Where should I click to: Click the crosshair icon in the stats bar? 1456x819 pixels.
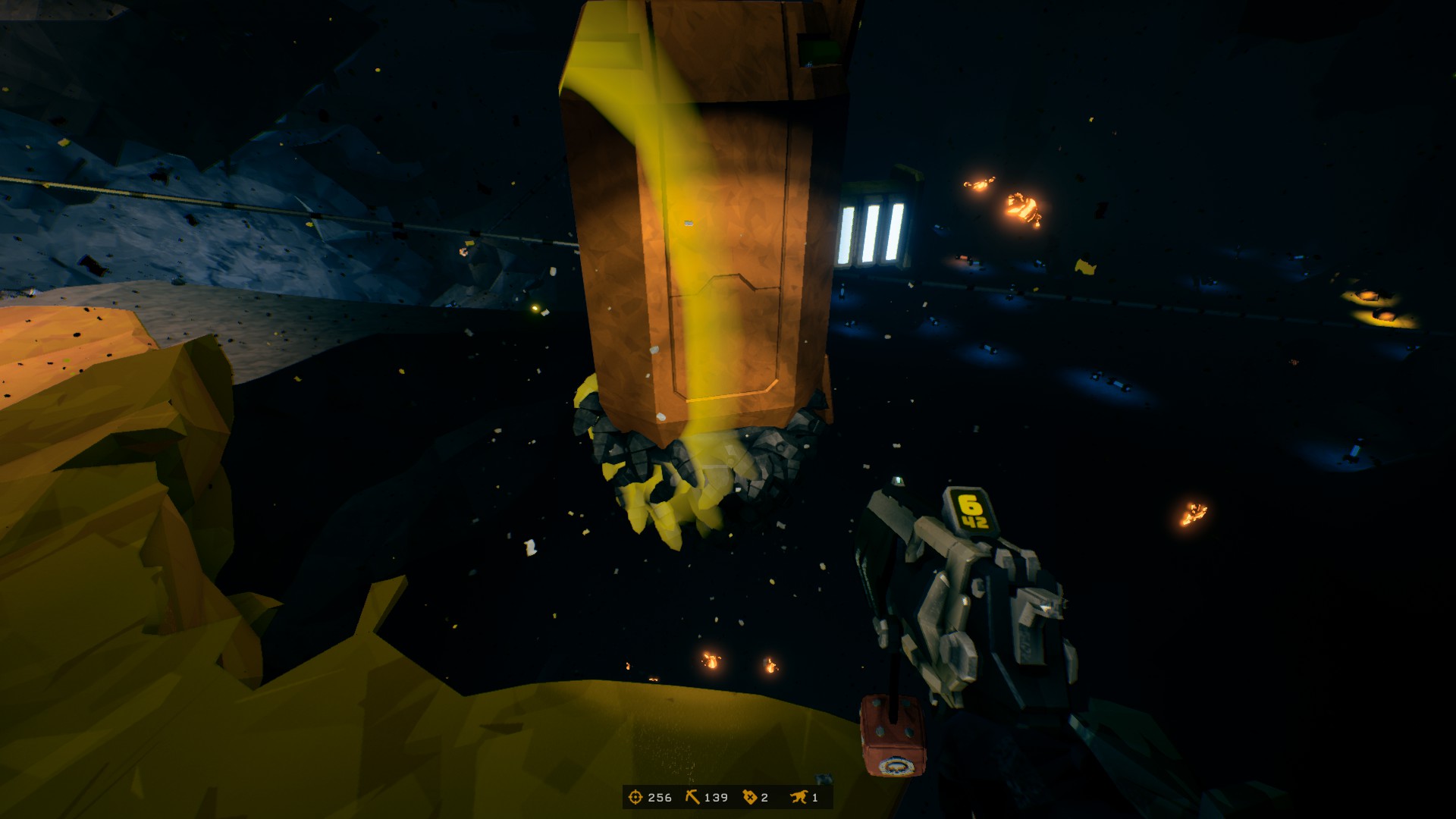tap(636, 797)
